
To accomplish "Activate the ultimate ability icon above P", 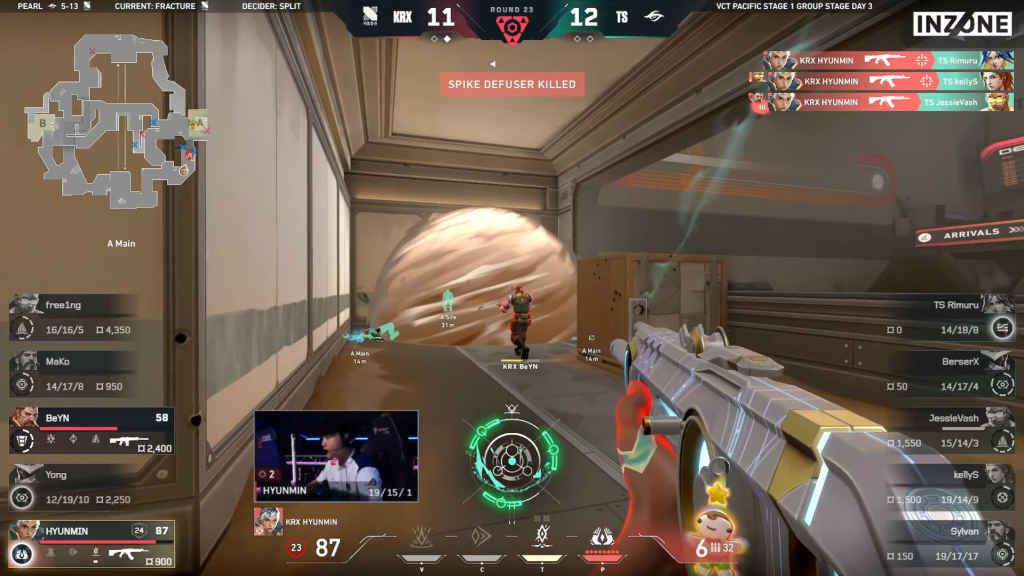I will tap(602, 538).
